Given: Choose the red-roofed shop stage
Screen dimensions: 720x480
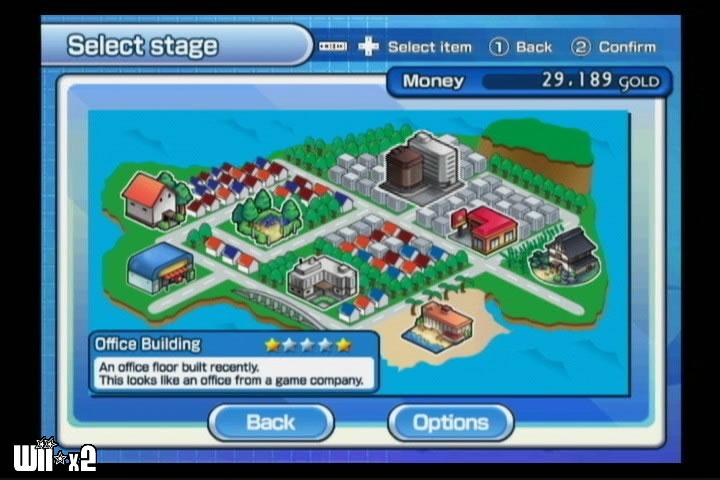Looking at the screenshot, I should pos(485,231).
